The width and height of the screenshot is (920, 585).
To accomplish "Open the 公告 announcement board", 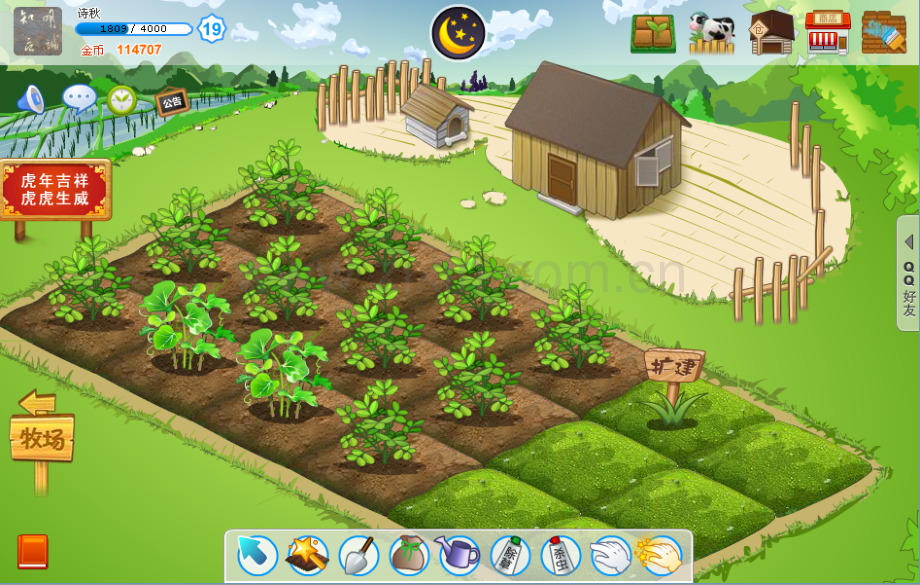I will point(171,101).
